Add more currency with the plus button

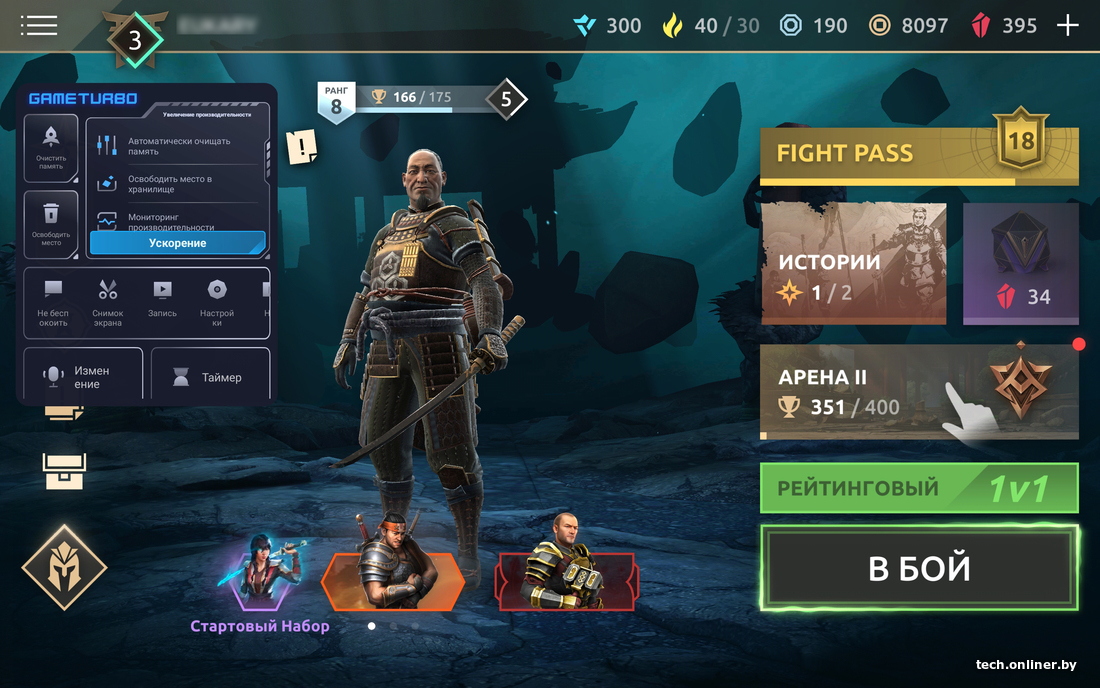coord(1068,25)
